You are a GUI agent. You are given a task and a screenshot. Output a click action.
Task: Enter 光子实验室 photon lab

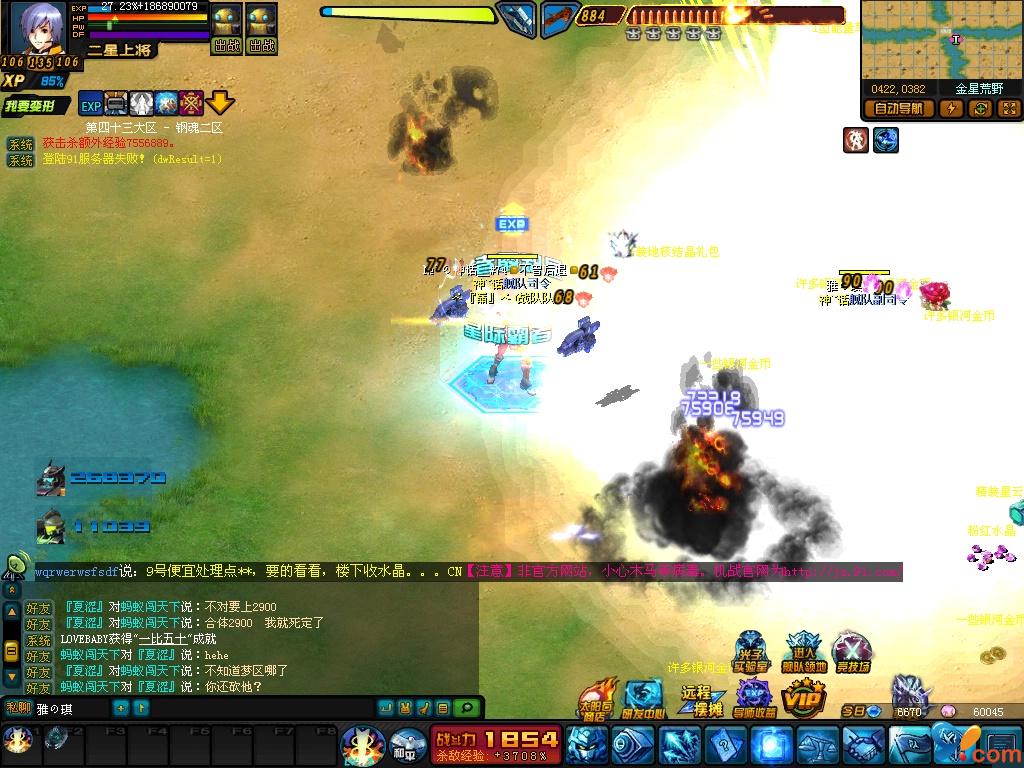click(x=750, y=653)
